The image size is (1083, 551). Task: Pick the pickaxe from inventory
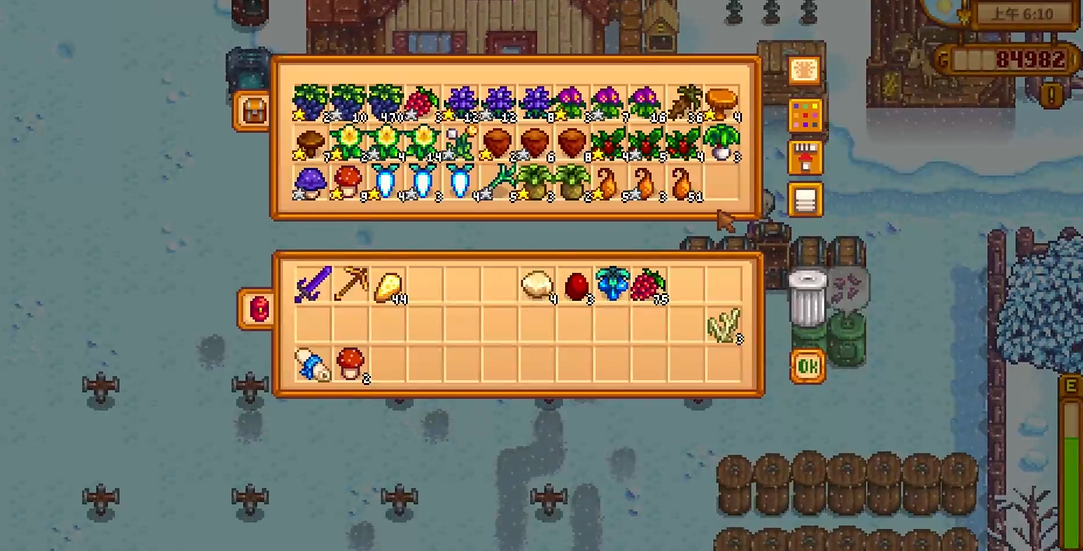pyautogui.click(x=350, y=287)
